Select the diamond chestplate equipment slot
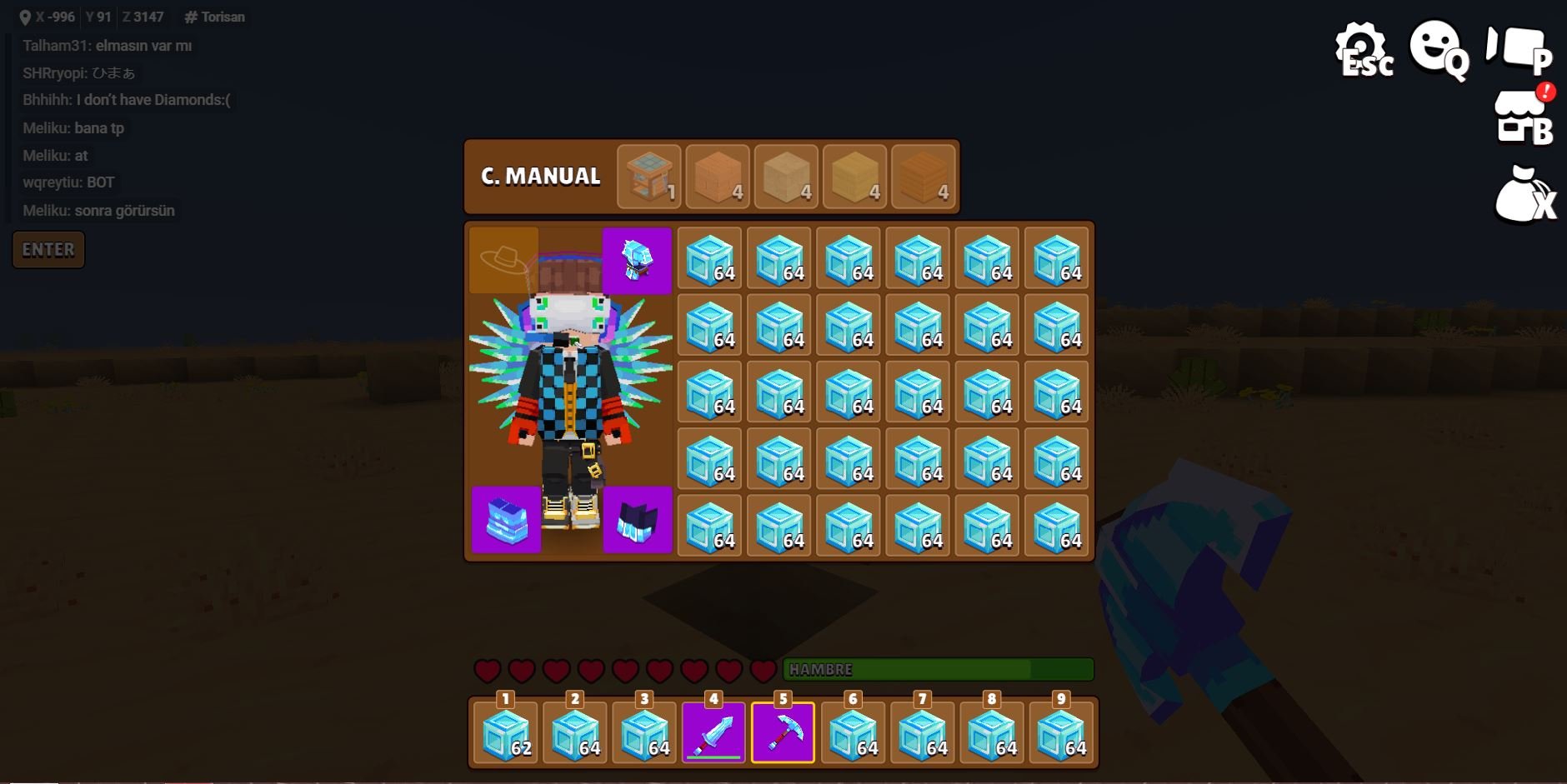The image size is (1567, 784). [506, 520]
